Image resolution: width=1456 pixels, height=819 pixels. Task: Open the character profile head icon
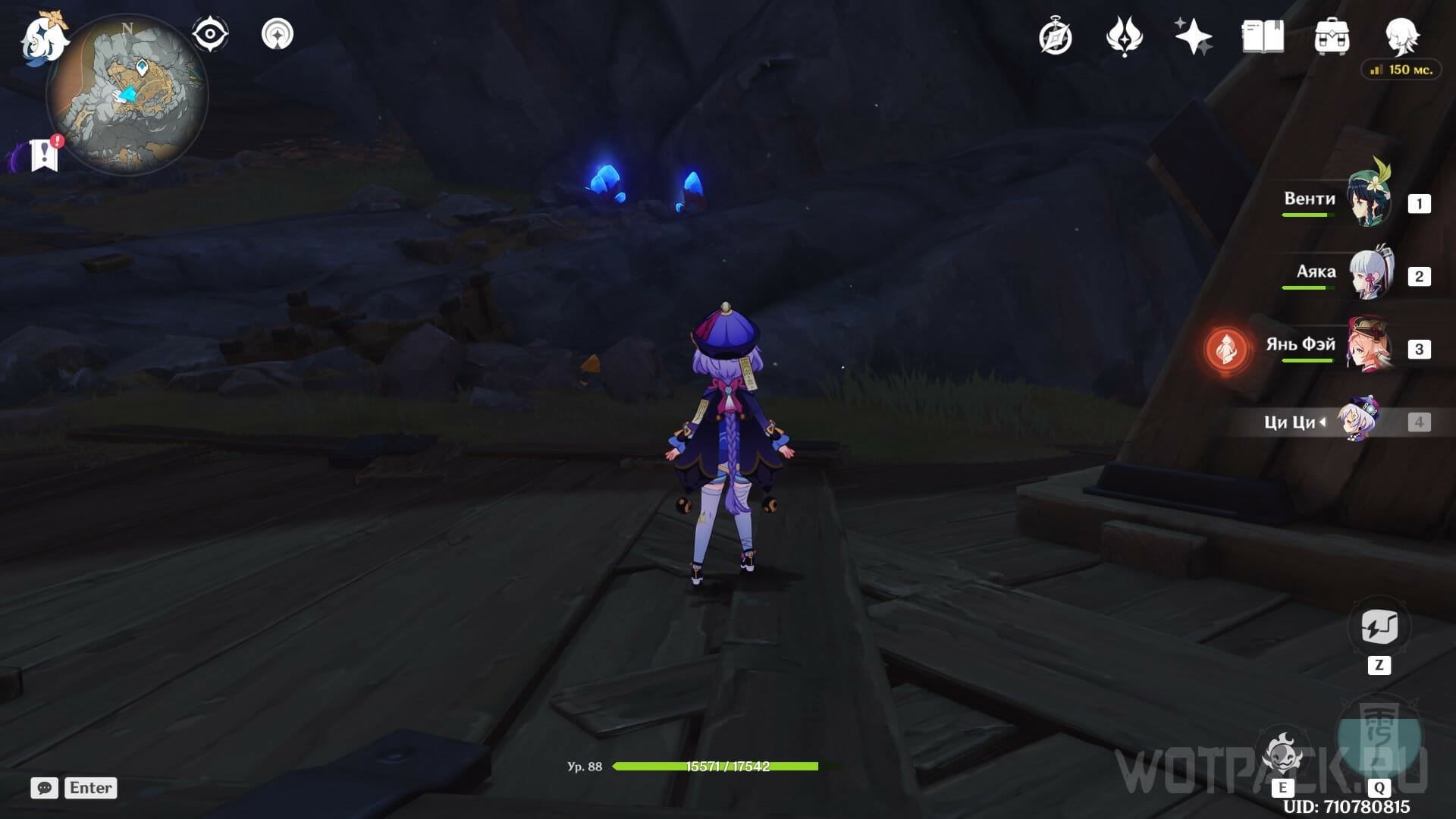(x=1401, y=35)
